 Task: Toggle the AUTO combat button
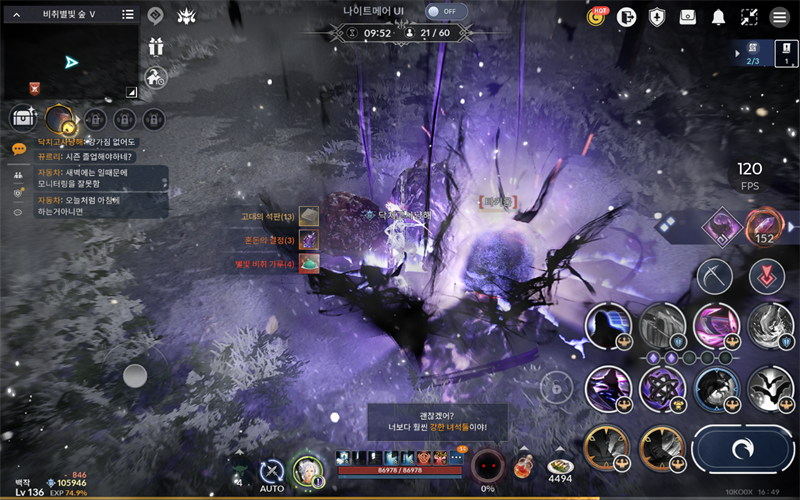271,471
